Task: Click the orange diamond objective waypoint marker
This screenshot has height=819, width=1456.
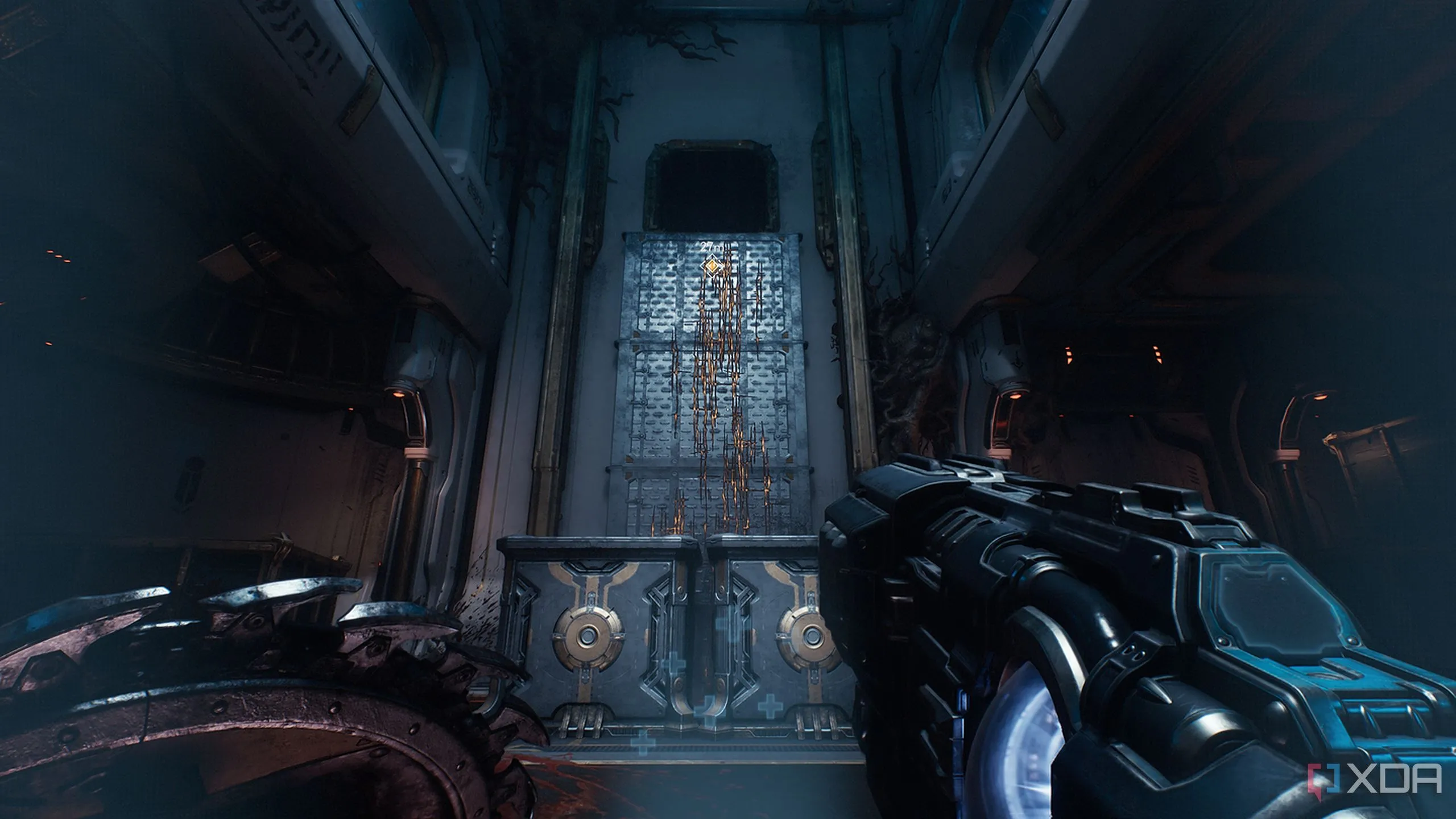Action: coord(710,266)
